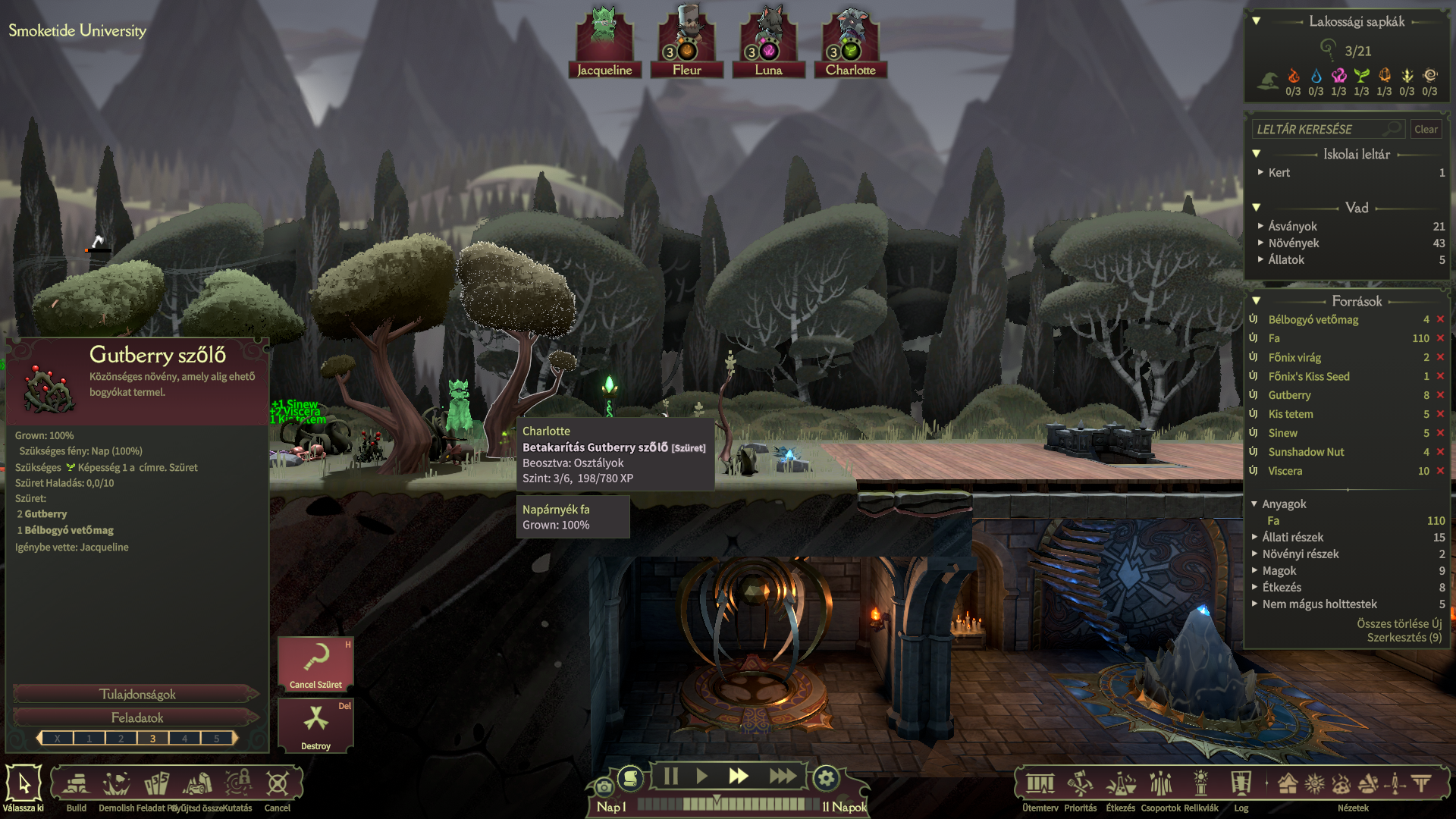This screenshot has height=819, width=1456.
Task: Open the Kutatás research menu
Action: (237, 784)
